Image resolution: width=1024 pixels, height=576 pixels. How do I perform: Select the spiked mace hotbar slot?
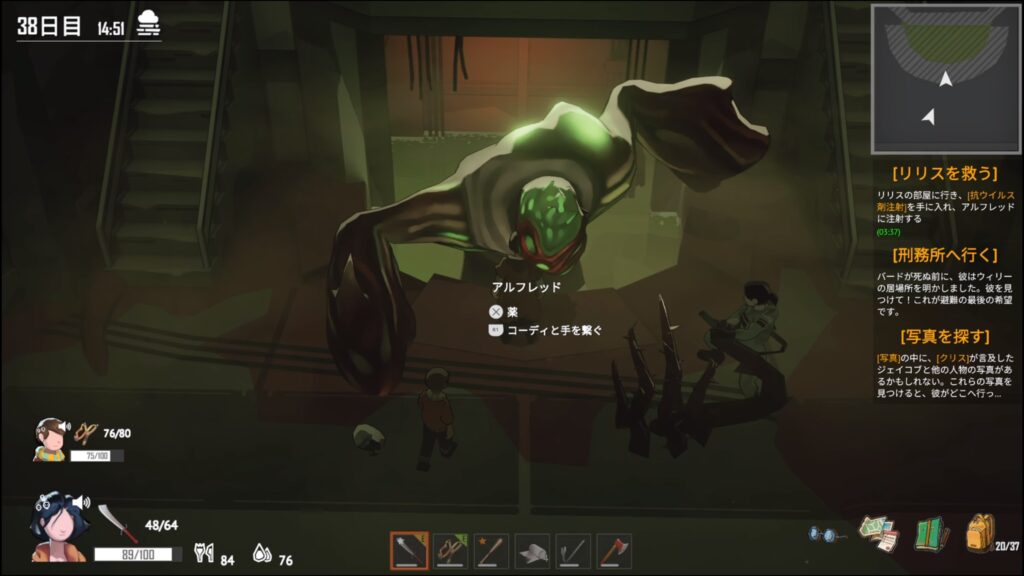[409, 550]
